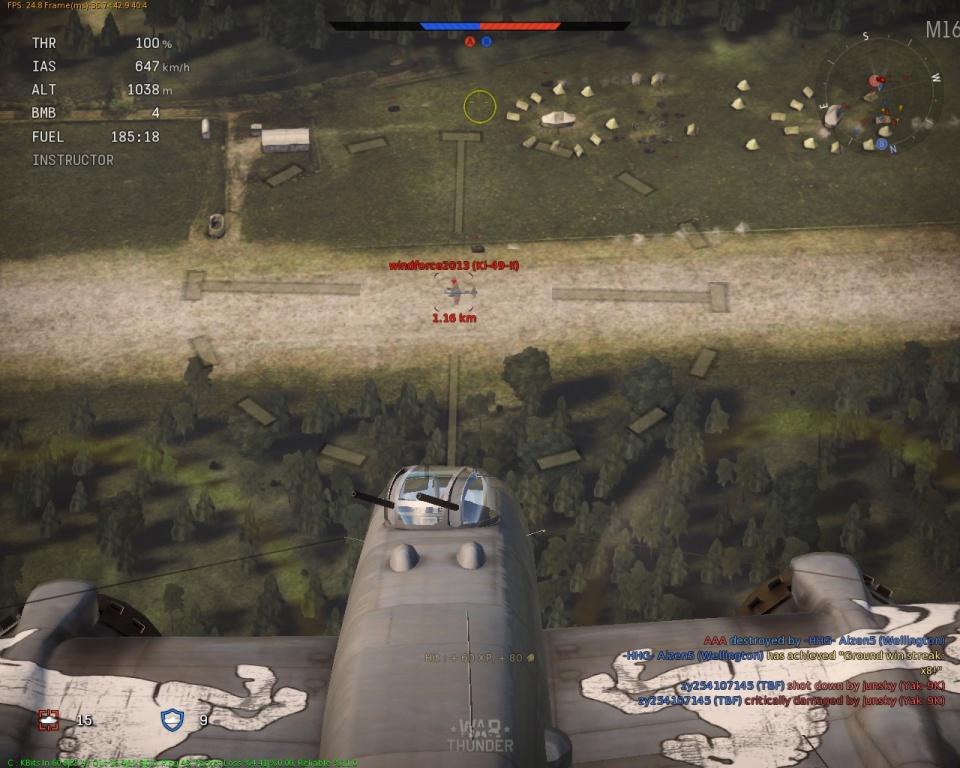Open the circular minimap
Viewport: 960px width, 768px height.
pos(880,92)
